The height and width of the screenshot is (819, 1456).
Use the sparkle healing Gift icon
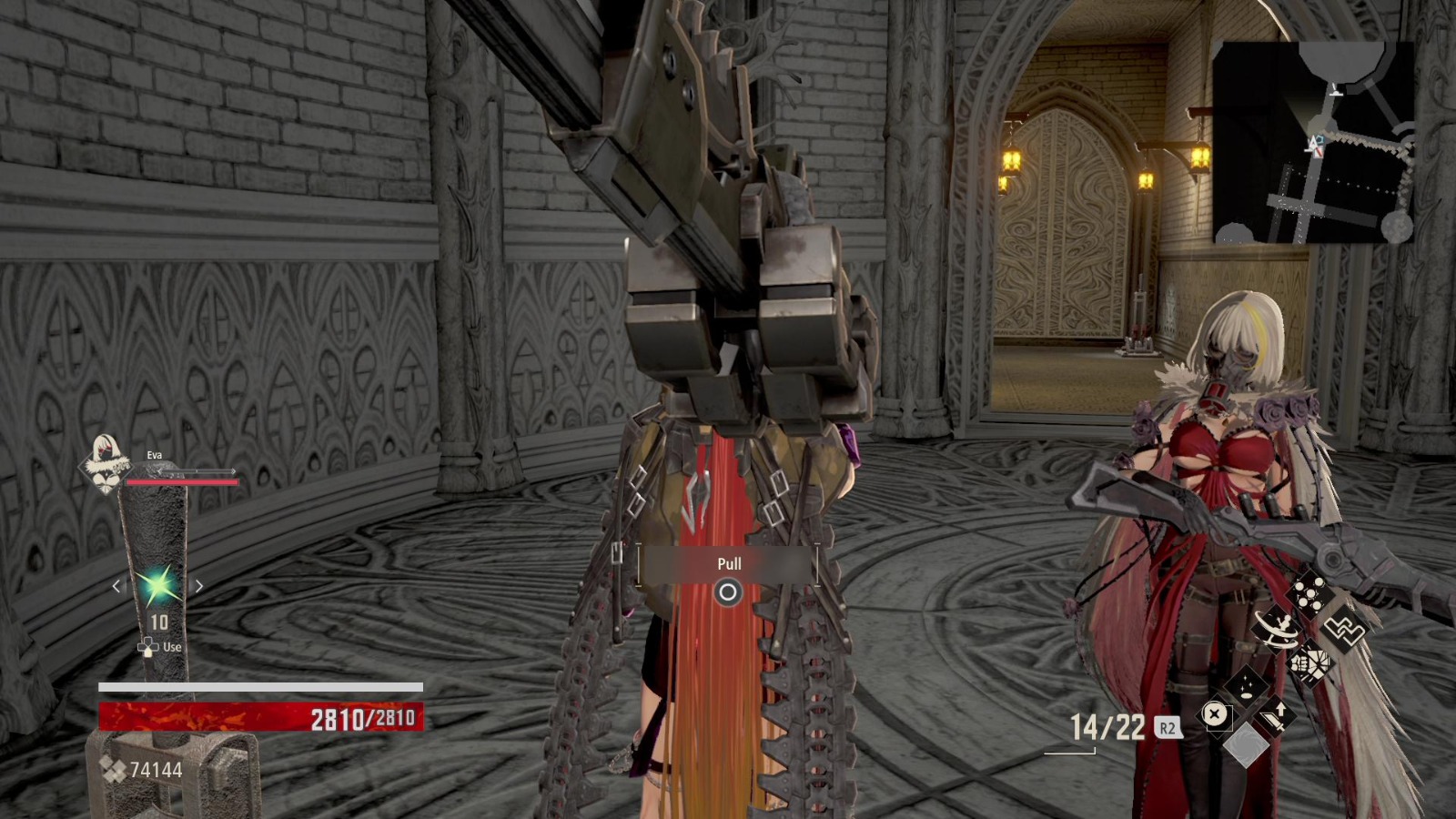1246,688
